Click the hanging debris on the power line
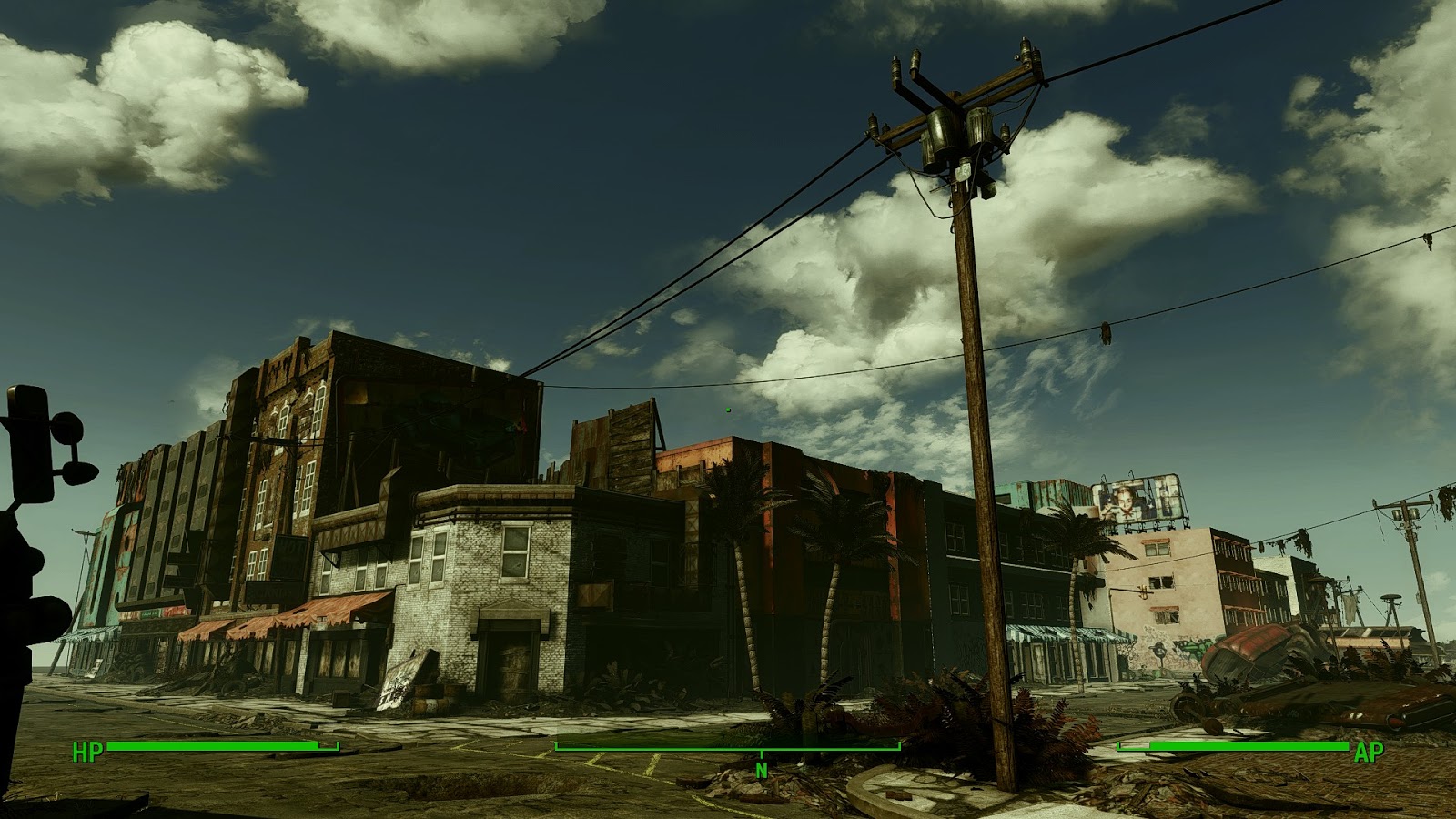 point(1107,332)
